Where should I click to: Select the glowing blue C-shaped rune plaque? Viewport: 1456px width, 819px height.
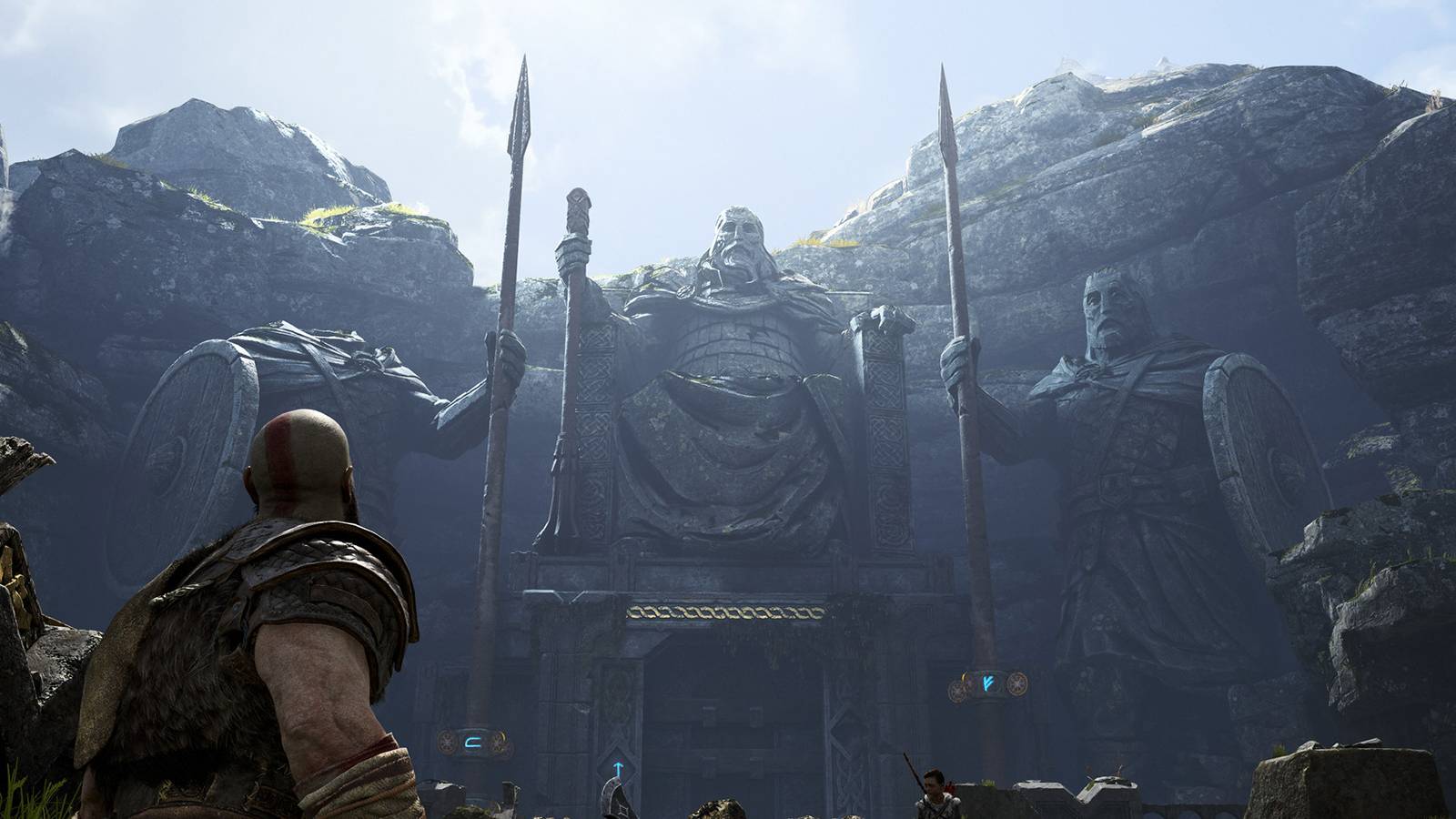click(x=473, y=743)
